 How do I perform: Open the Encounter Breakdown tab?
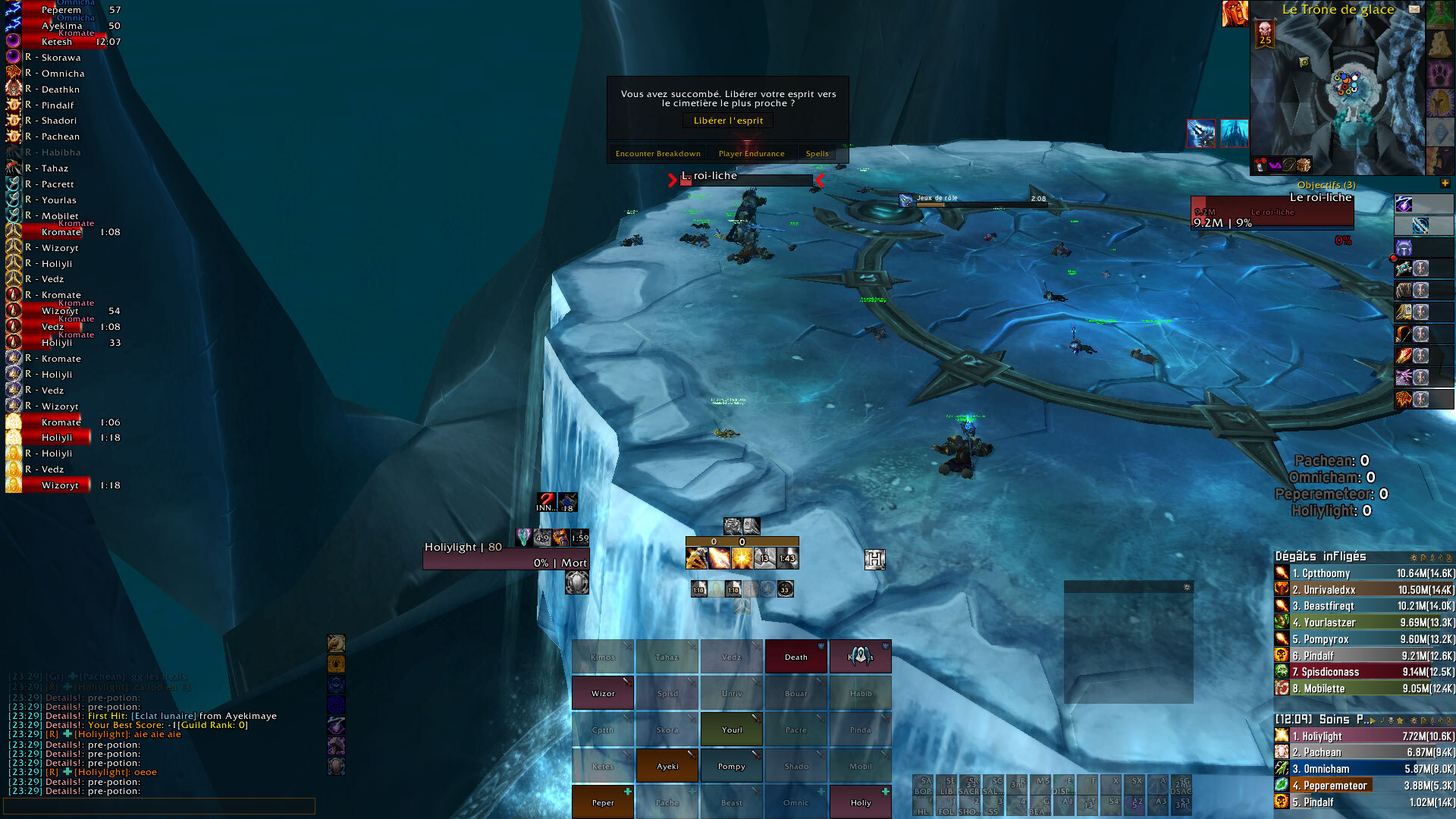point(657,153)
